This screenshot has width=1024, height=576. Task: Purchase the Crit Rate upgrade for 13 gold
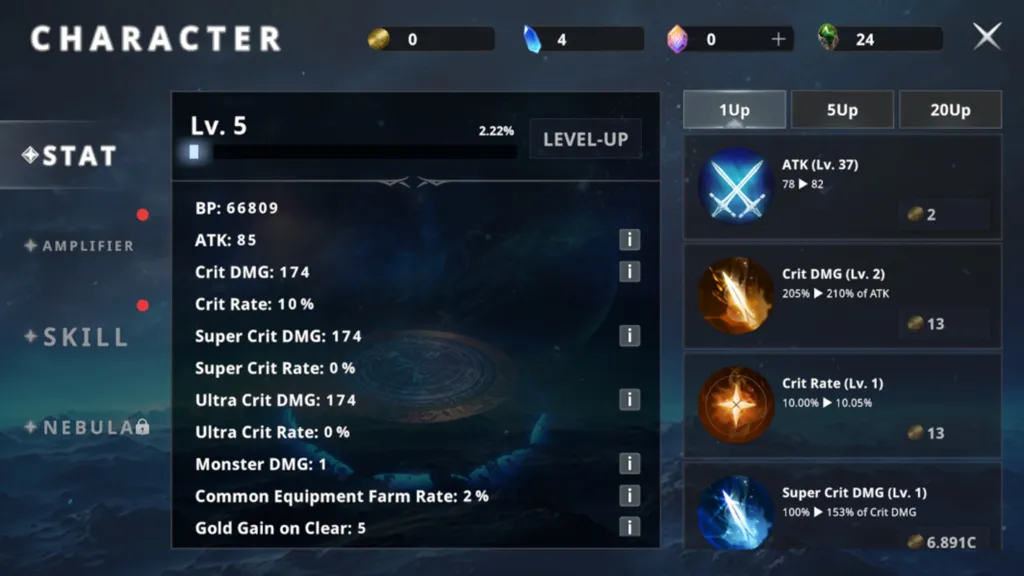pos(944,433)
